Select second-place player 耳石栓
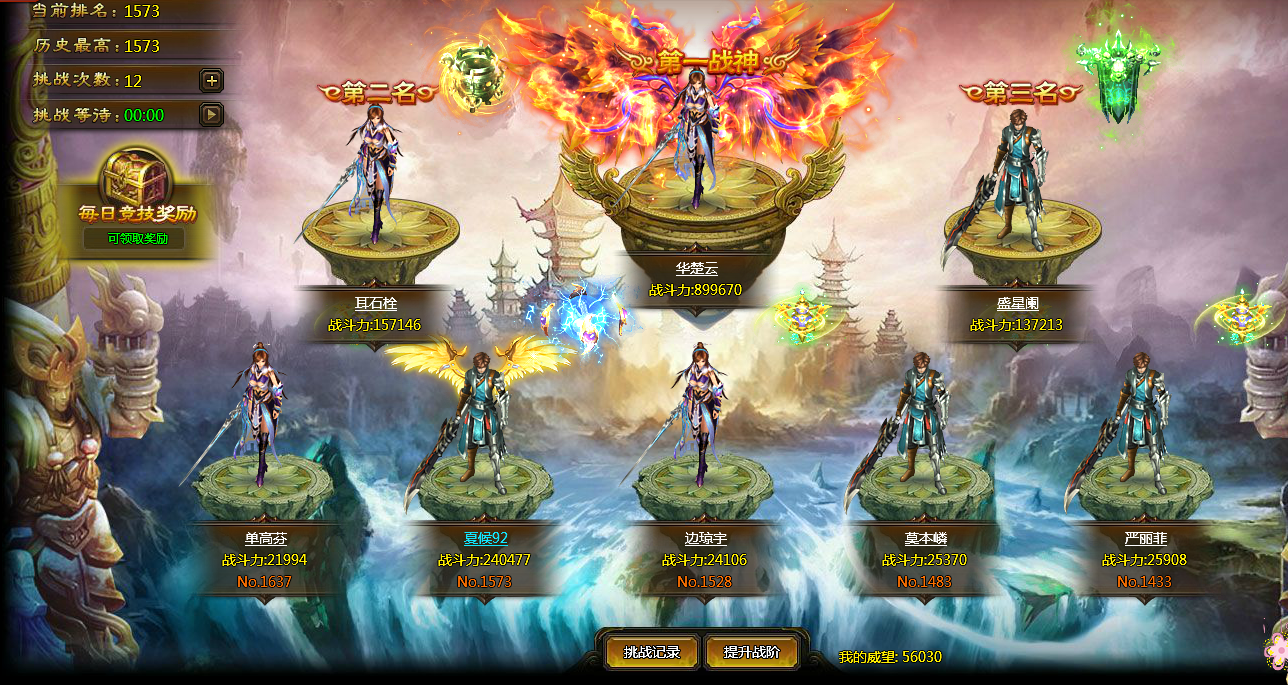The image size is (1288, 685). (x=375, y=180)
